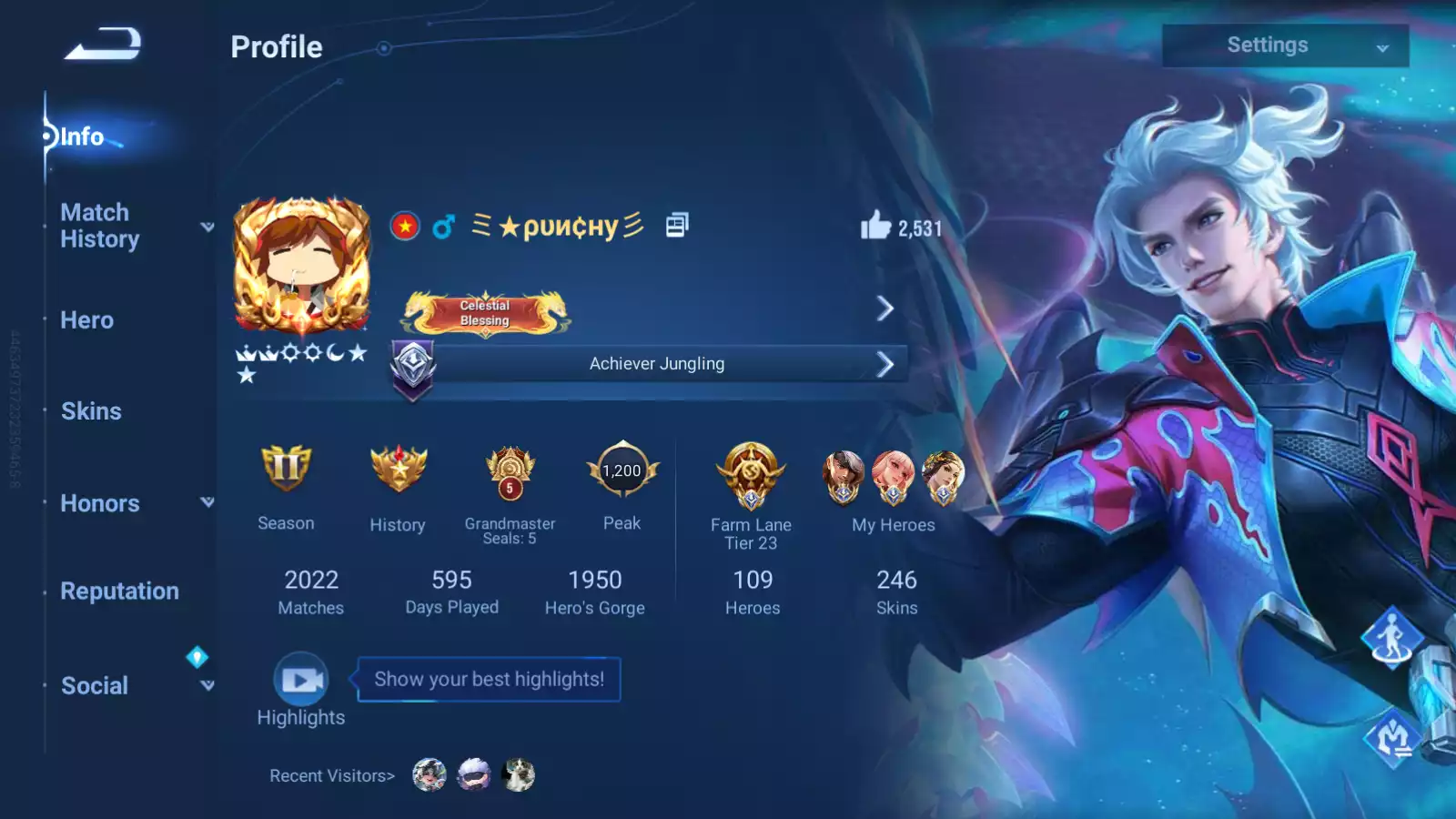Open the Highlights video button

(301, 680)
